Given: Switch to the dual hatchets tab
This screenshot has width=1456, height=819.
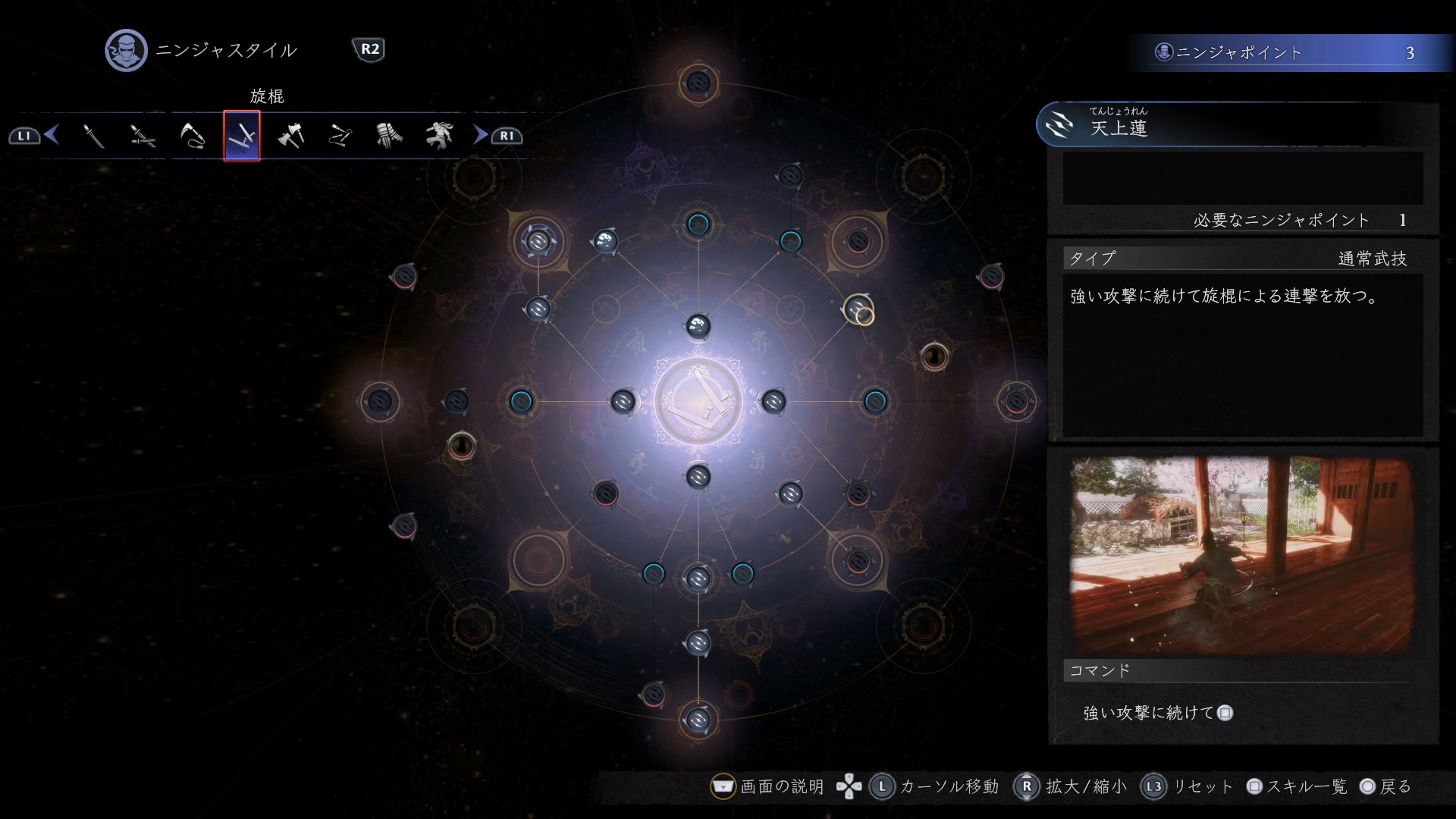Looking at the screenshot, I should click(291, 136).
